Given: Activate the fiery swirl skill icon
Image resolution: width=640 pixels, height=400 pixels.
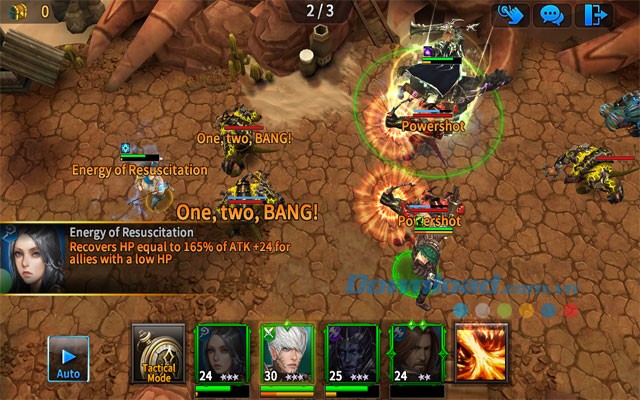Looking at the screenshot, I should (481, 353).
